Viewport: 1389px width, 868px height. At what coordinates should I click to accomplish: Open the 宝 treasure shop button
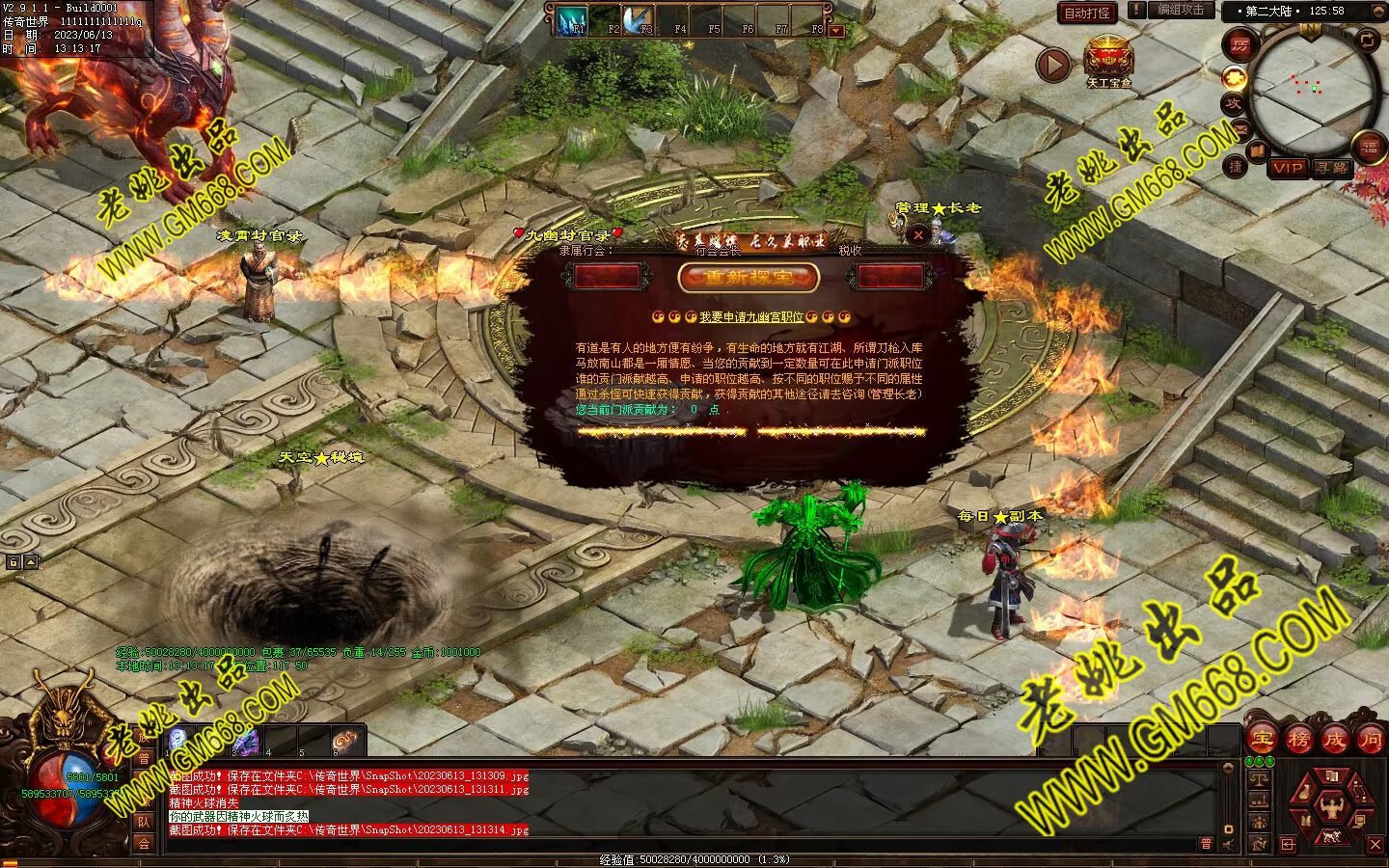coord(1261,740)
